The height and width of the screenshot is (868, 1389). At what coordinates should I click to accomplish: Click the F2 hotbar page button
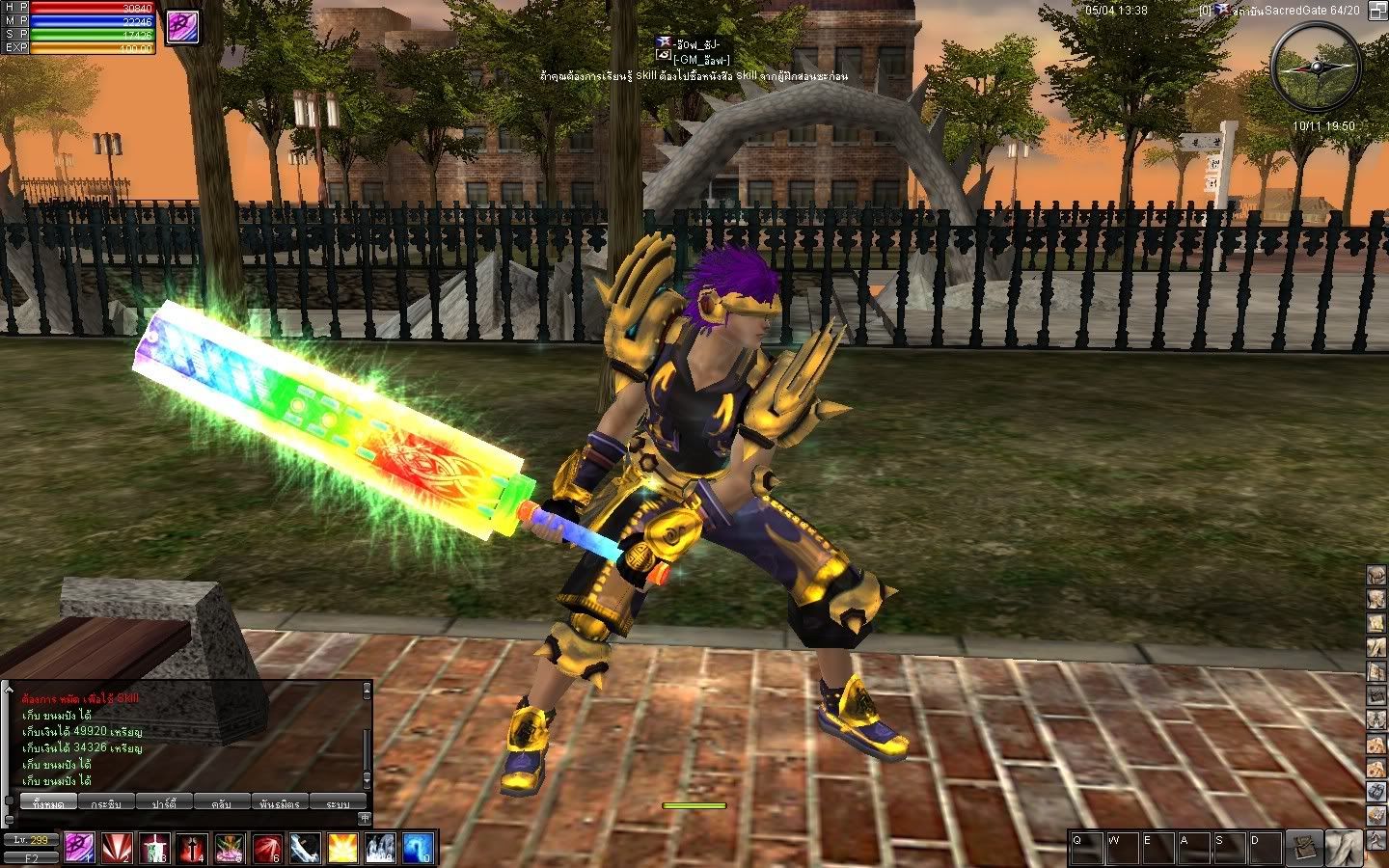[31, 856]
